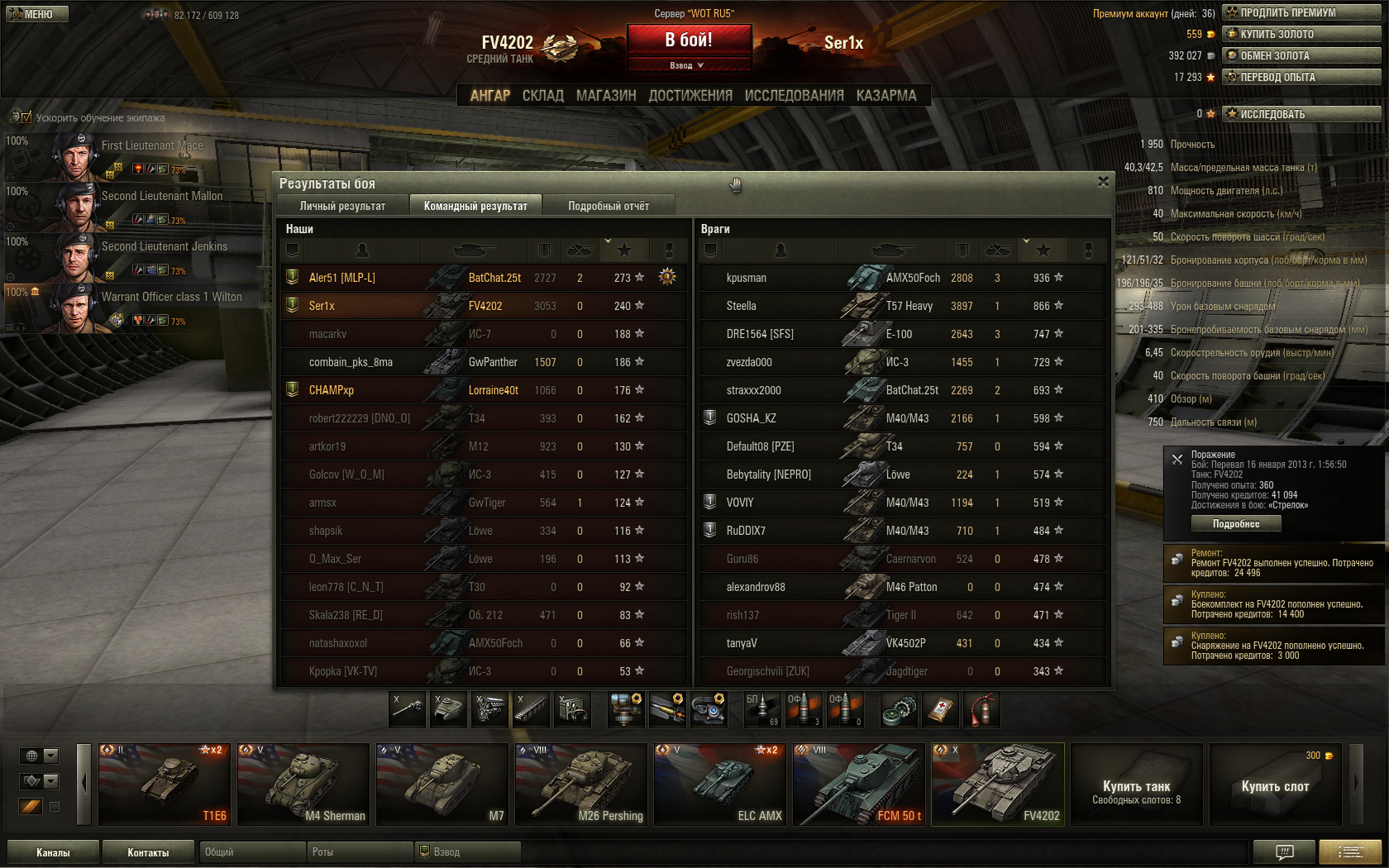This screenshot has height=868, width=1389.
Task: Open the МАГАЗИН section
Action: (606, 96)
